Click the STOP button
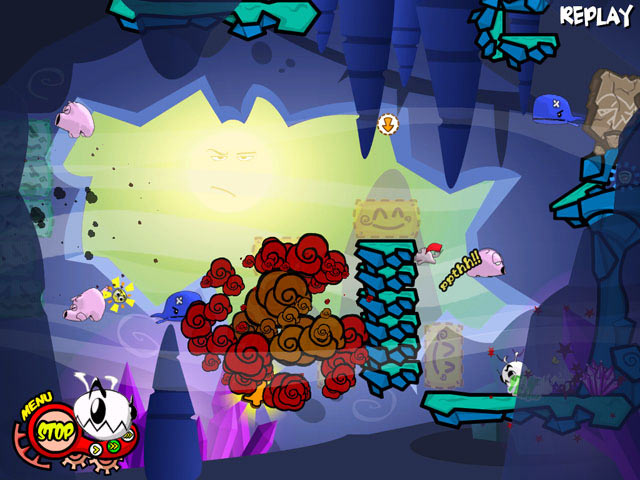This screenshot has width=640, height=480. coord(56,432)
